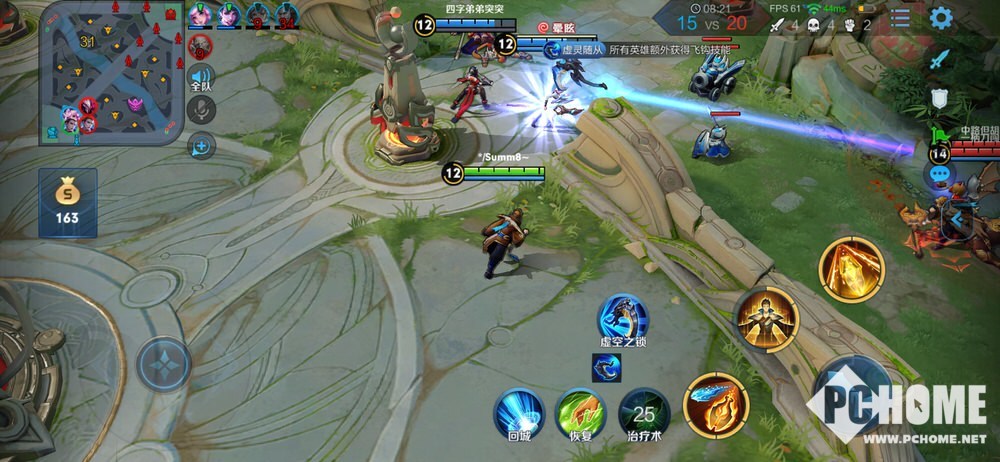Screen dimensions: 1000x462
Task: Select the blue sword icon under settings
Action: tap(939, 59)
